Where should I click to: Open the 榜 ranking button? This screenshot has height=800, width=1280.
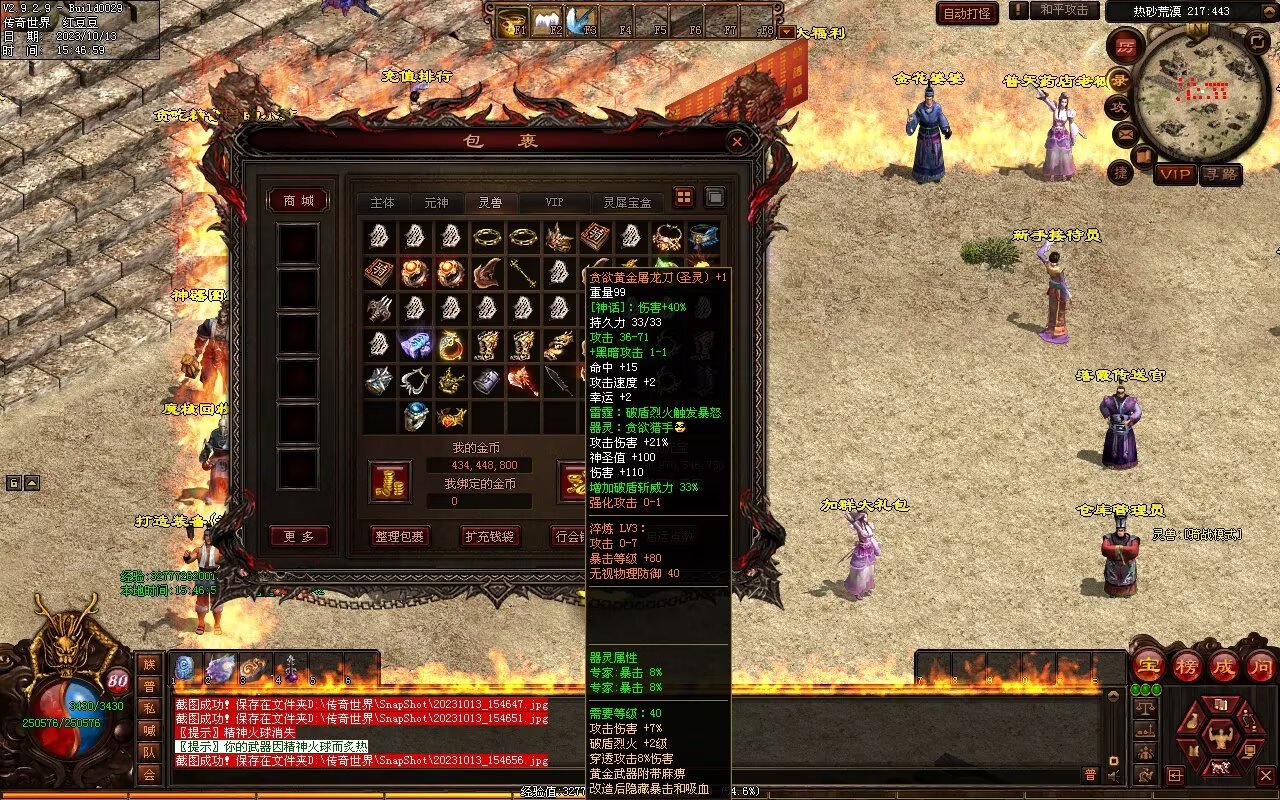1187,666
